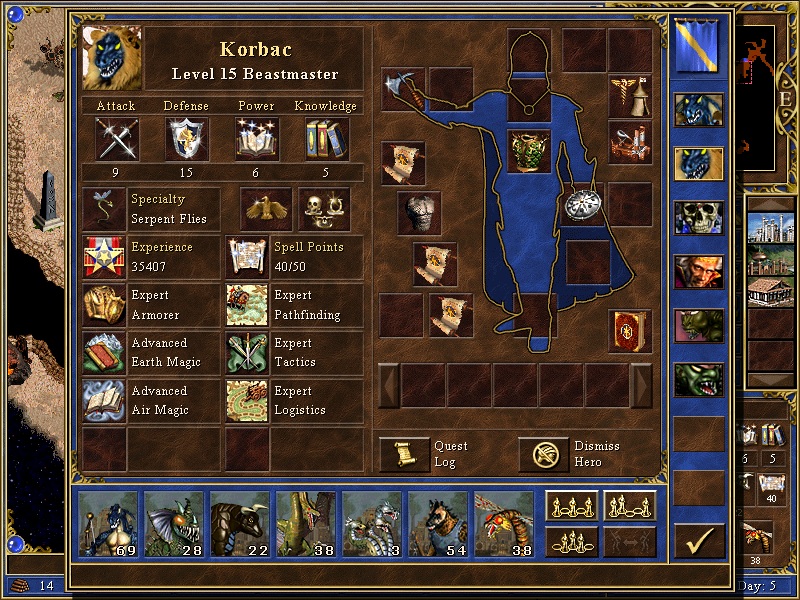The width and height of the screenshot is (800, 600).
Task: View the Expert Armorer skill
Action: click(104, 305)
